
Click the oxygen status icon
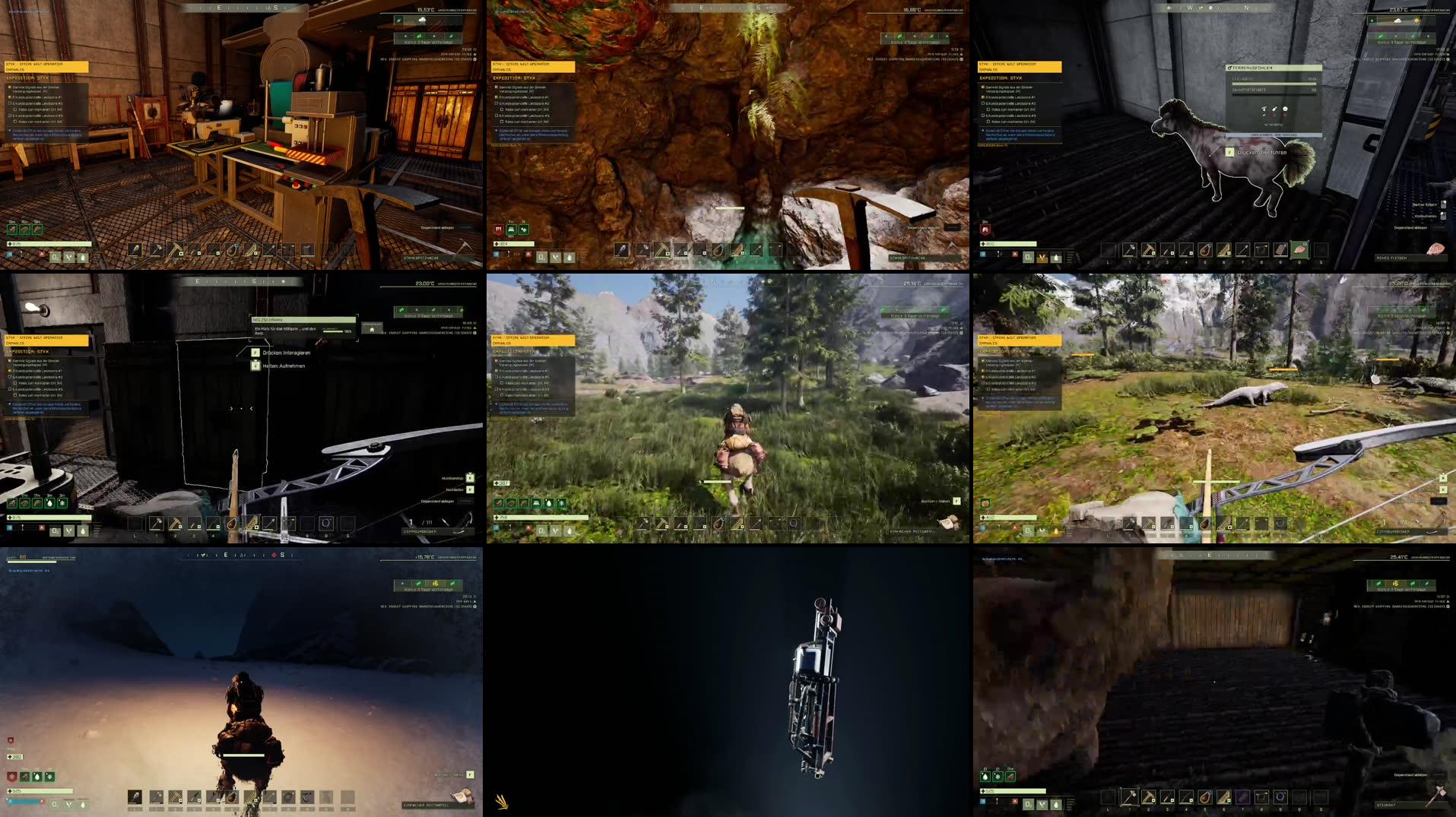[x=1027, y=255]
